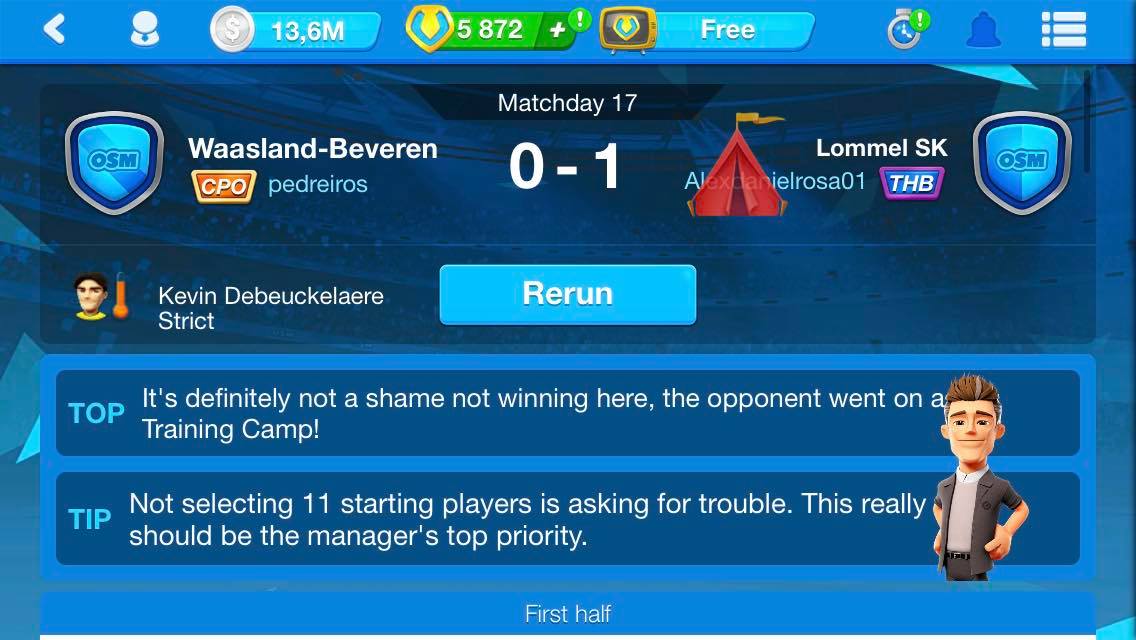
Task: Add boss coins with the plus button
Action: (558, 30)
